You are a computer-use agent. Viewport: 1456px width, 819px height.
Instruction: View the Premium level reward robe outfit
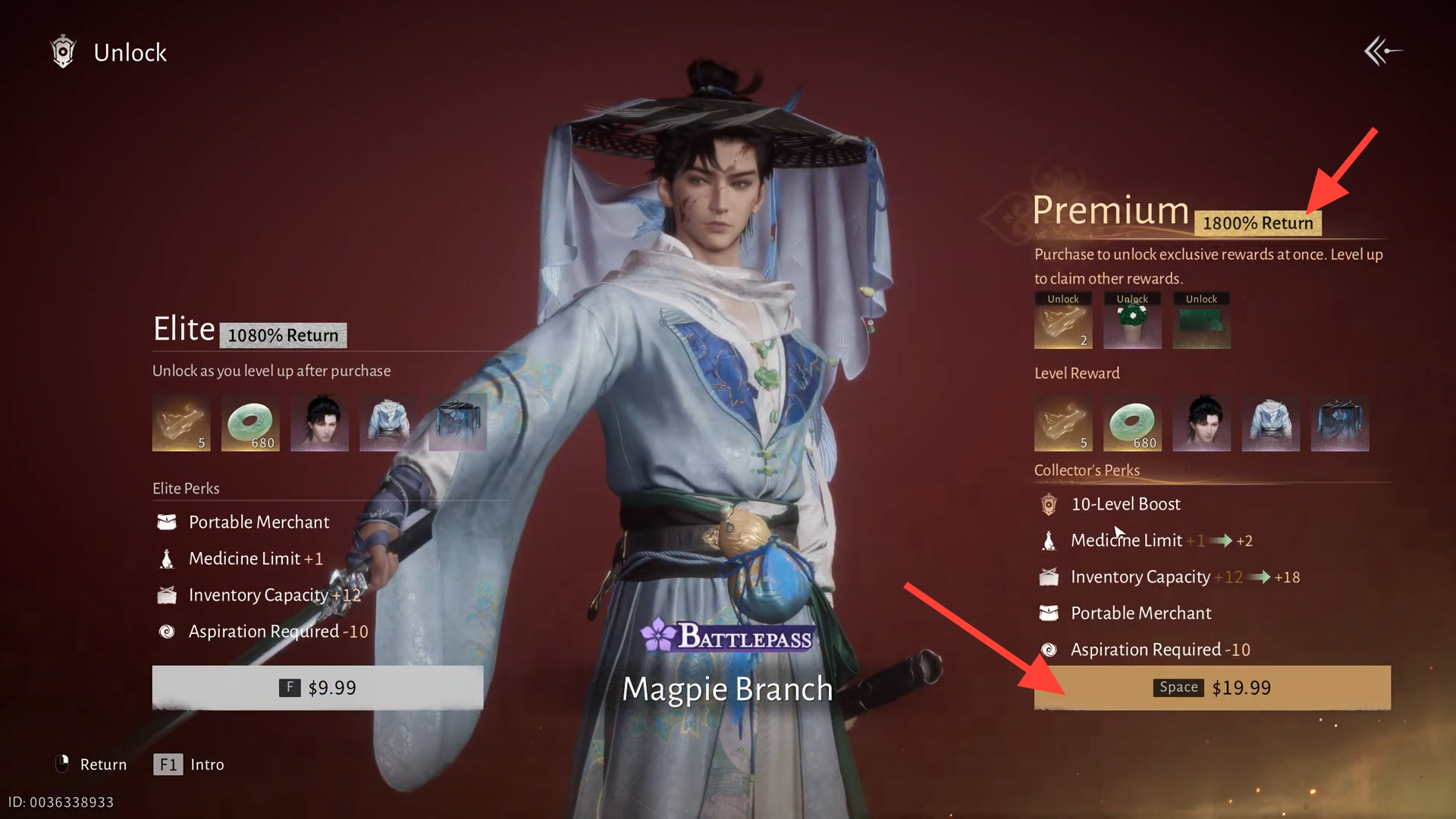click(1270, 422)
